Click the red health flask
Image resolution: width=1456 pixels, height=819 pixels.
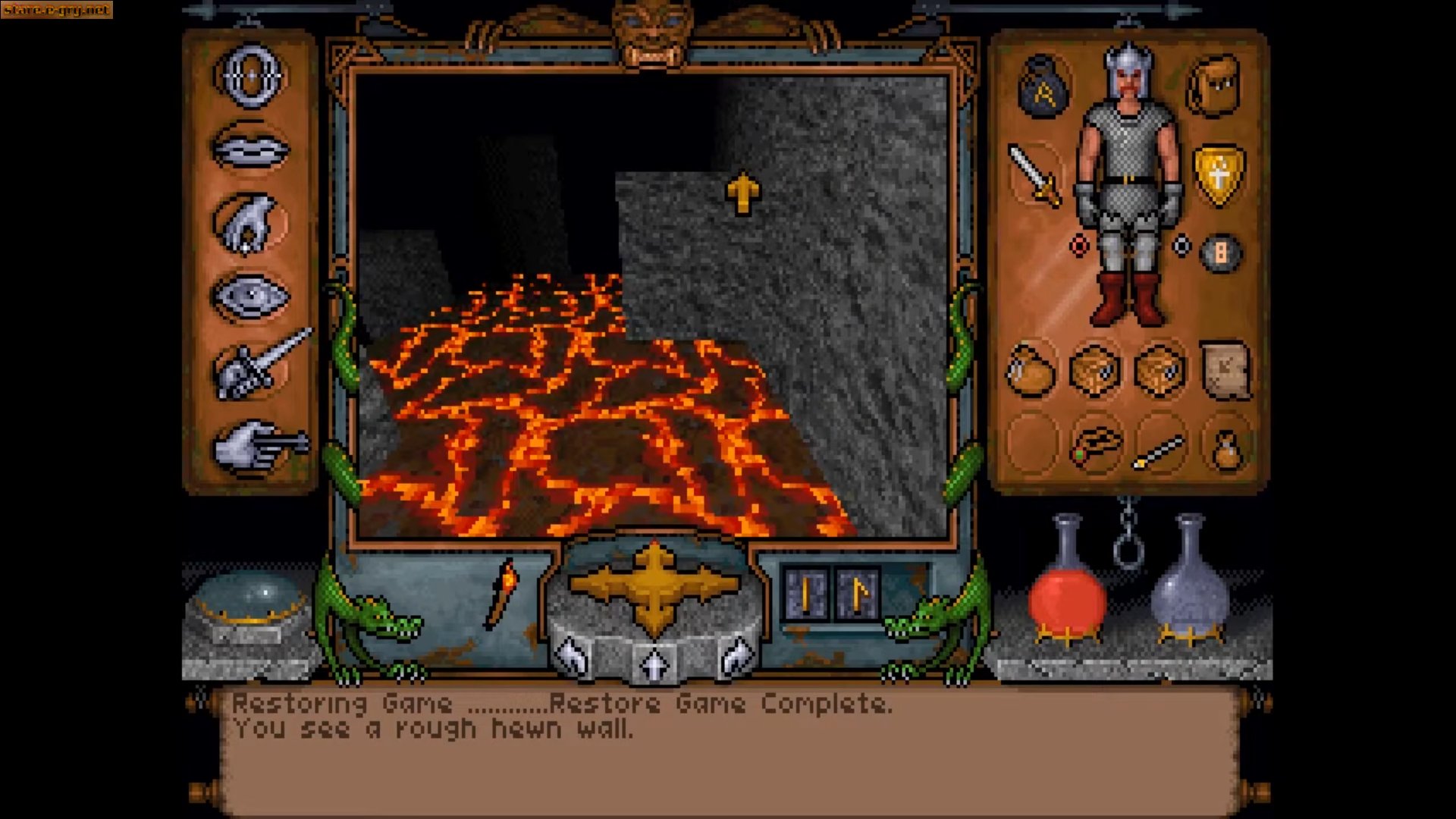[1066, 598]
